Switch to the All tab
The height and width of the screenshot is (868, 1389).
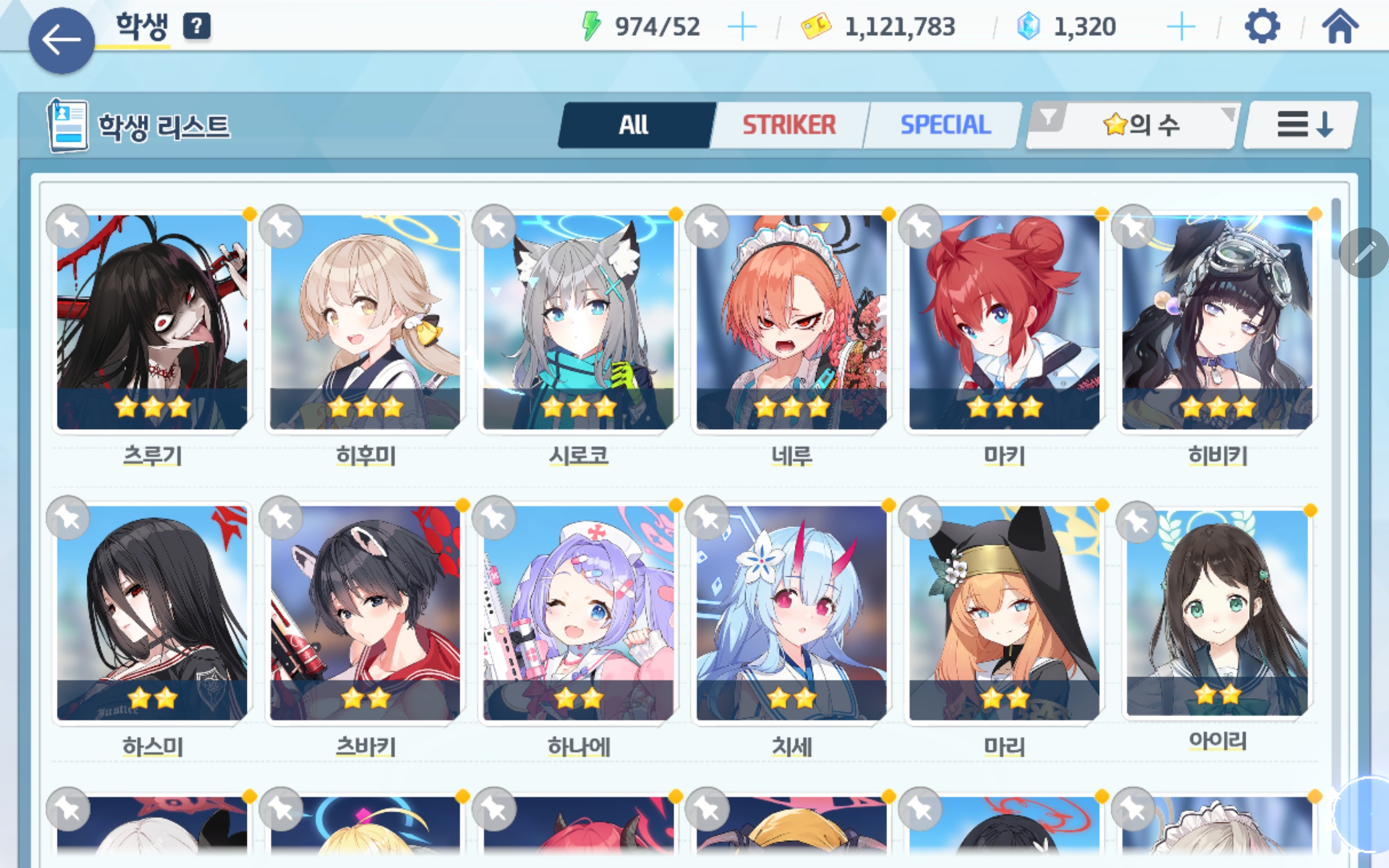coord(634,125)
